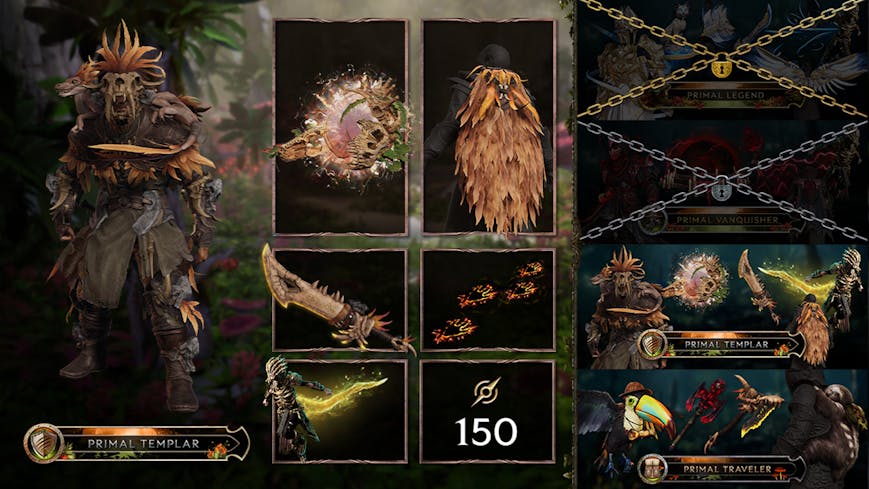Select the locked Primal Legend bundle
Viewport: 869px width, 489px height.
[x=724, y=60]
